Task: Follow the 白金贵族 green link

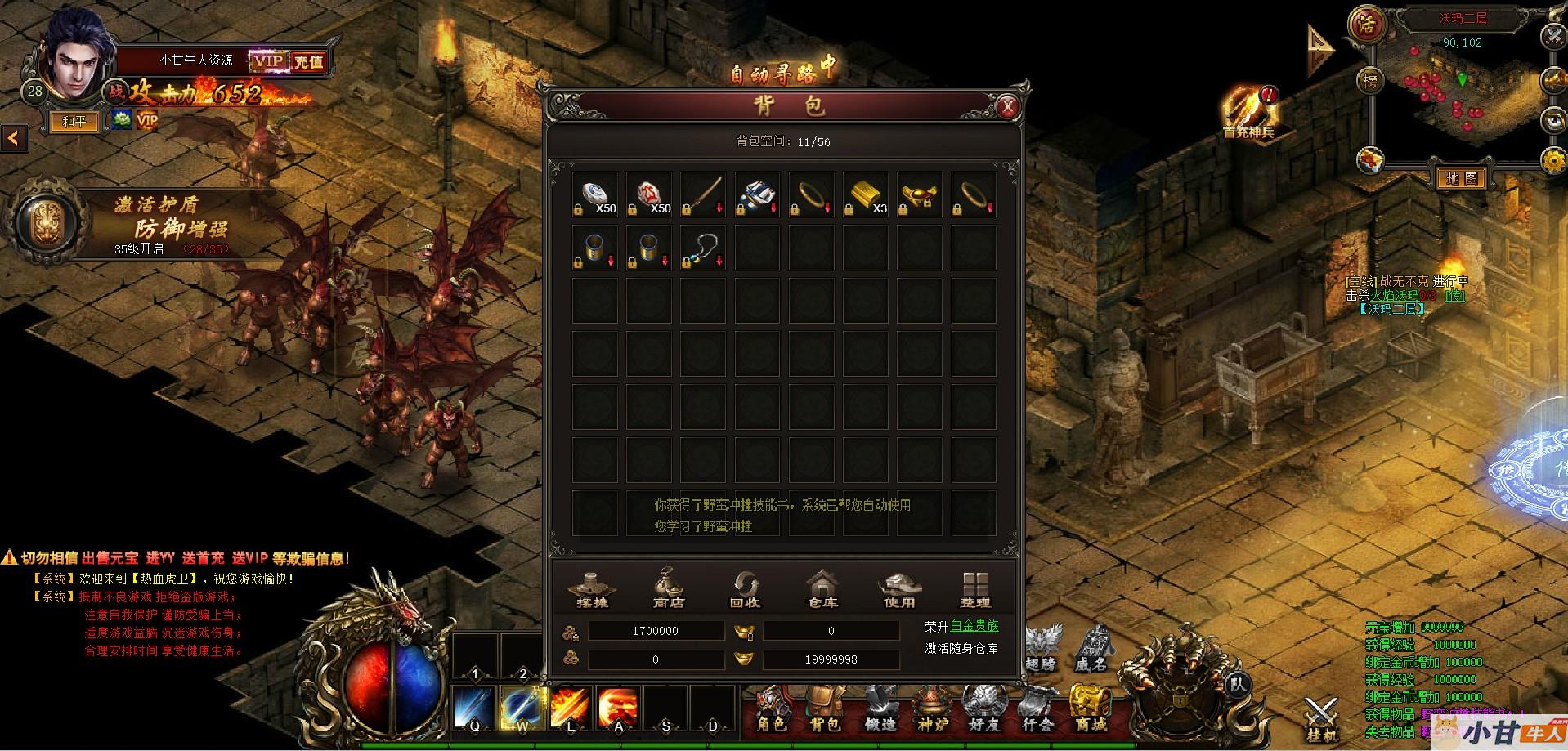Action: coord(974,626)
